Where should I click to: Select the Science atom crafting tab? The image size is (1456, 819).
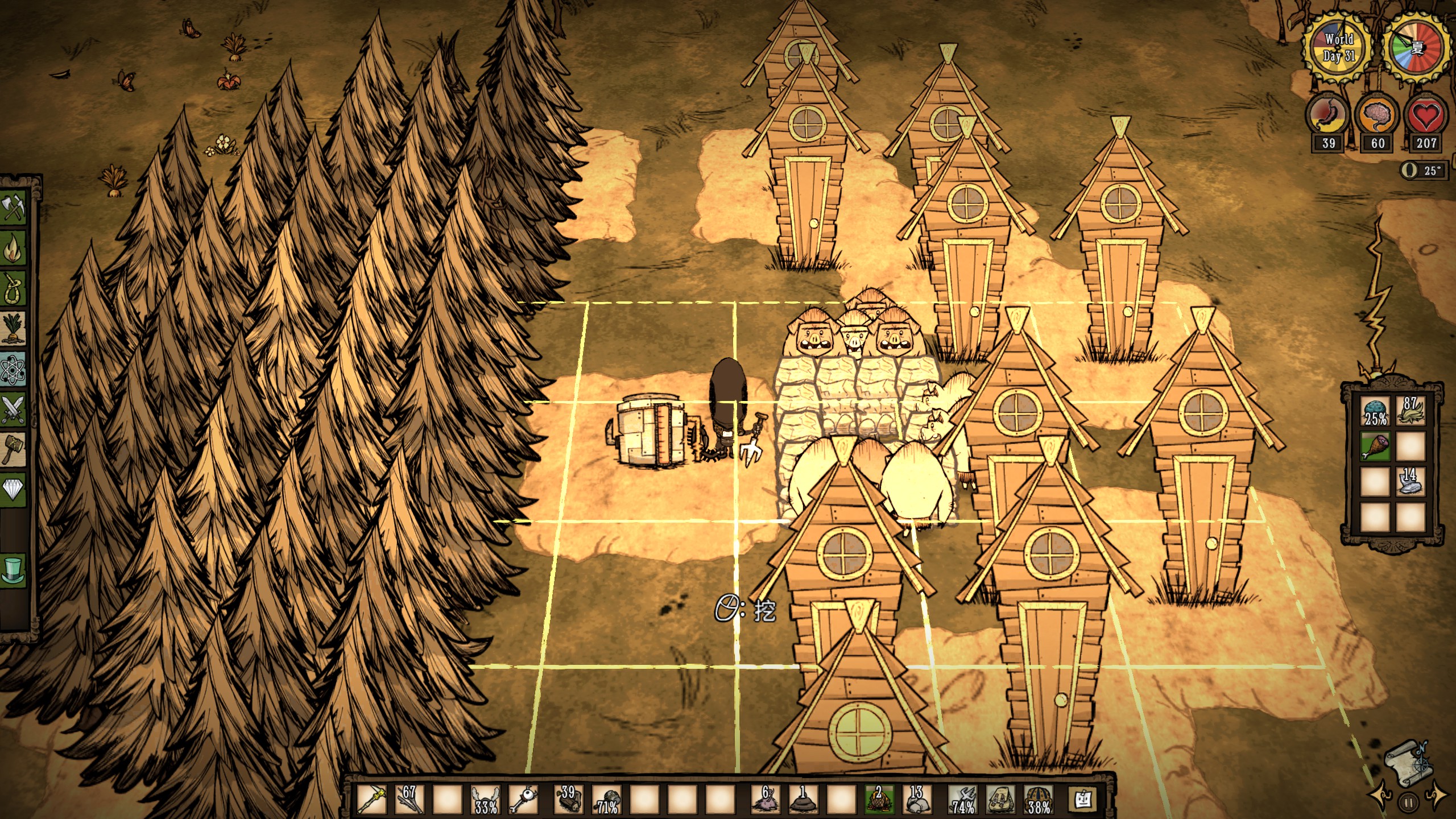14,370
